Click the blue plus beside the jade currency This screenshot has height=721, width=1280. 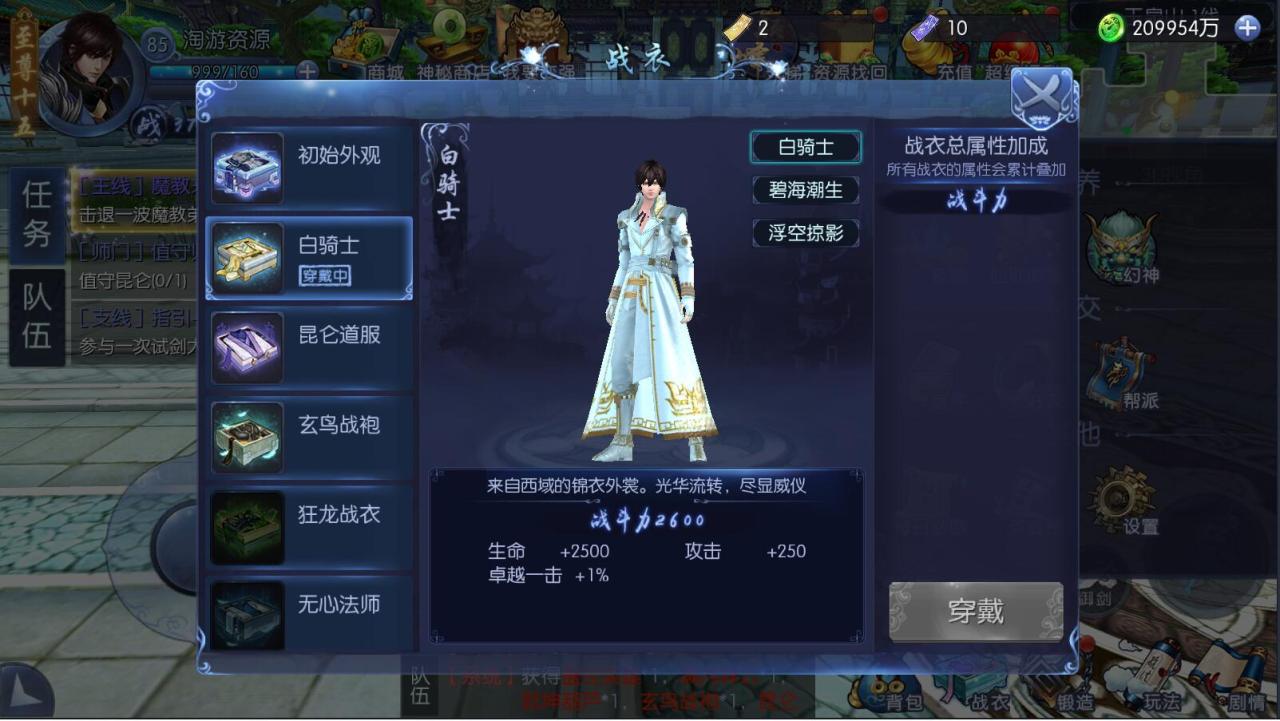click(x=1245, y=30)
